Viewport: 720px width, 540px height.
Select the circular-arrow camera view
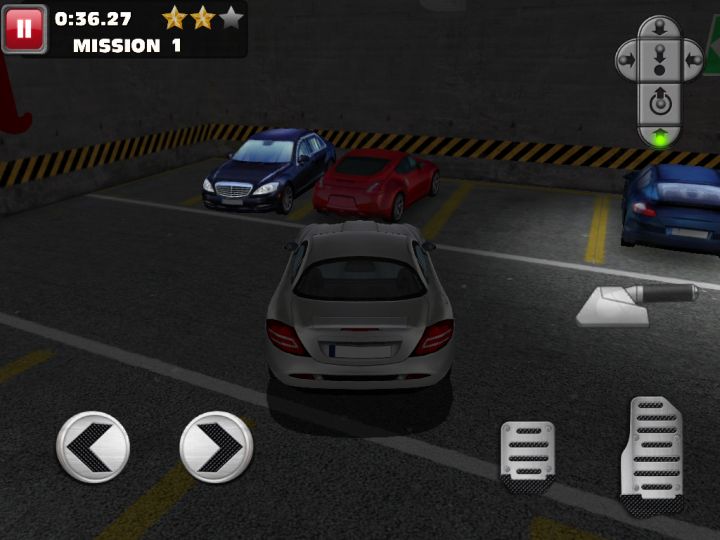tap(659, 100)
